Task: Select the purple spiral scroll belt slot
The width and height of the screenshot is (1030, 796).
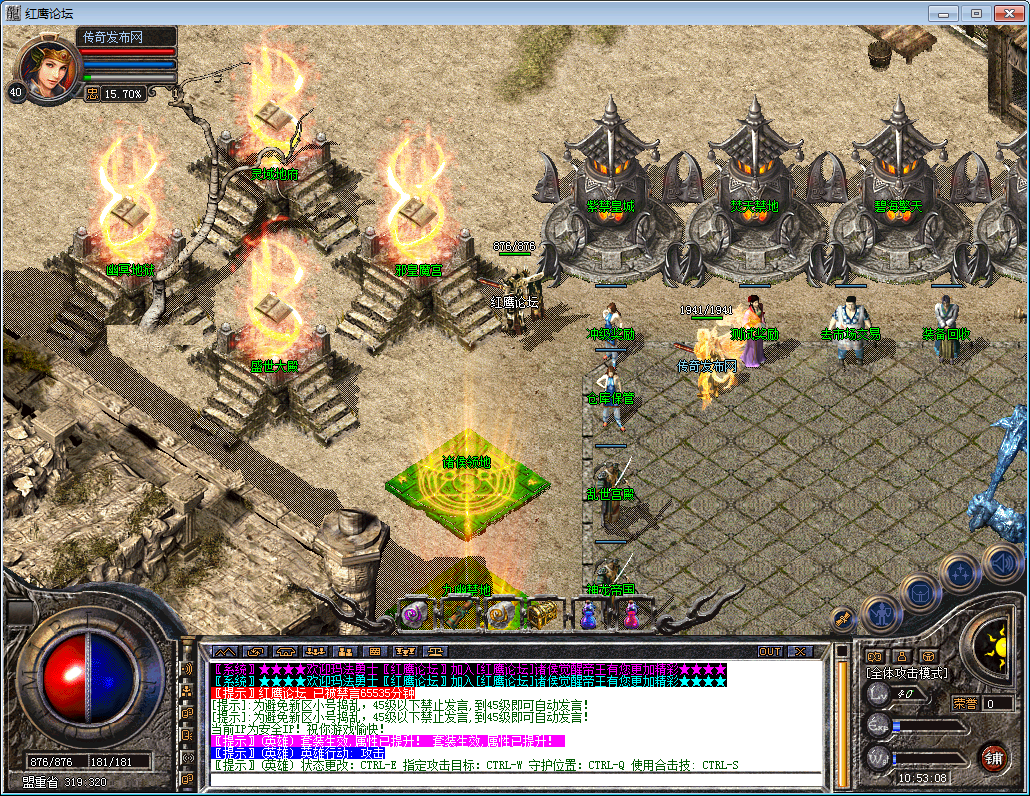Action: pos(413,614)
